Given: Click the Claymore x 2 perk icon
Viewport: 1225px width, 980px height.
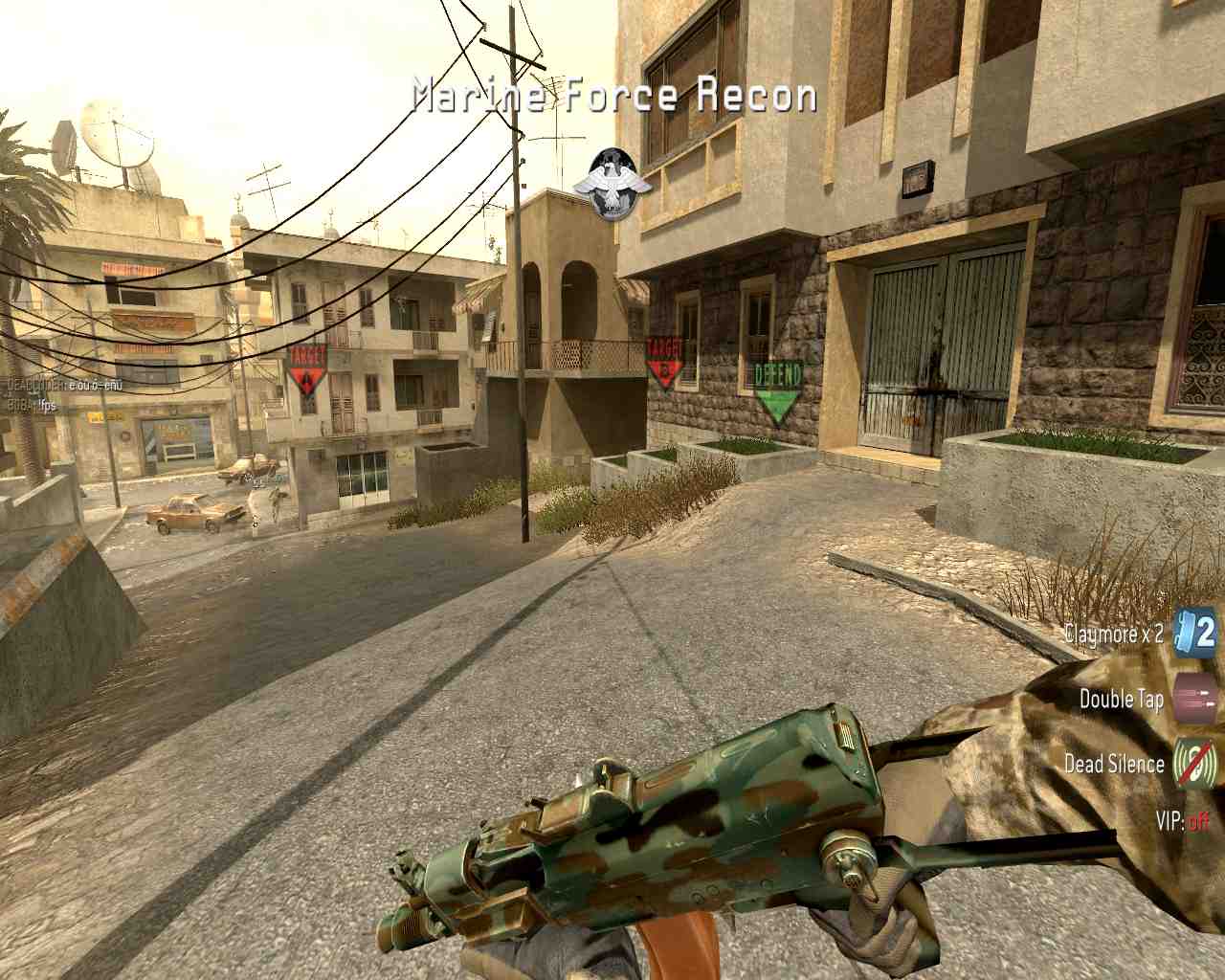Looking at the screenshot, I should pyautogui.click(x=1194, y=633).
